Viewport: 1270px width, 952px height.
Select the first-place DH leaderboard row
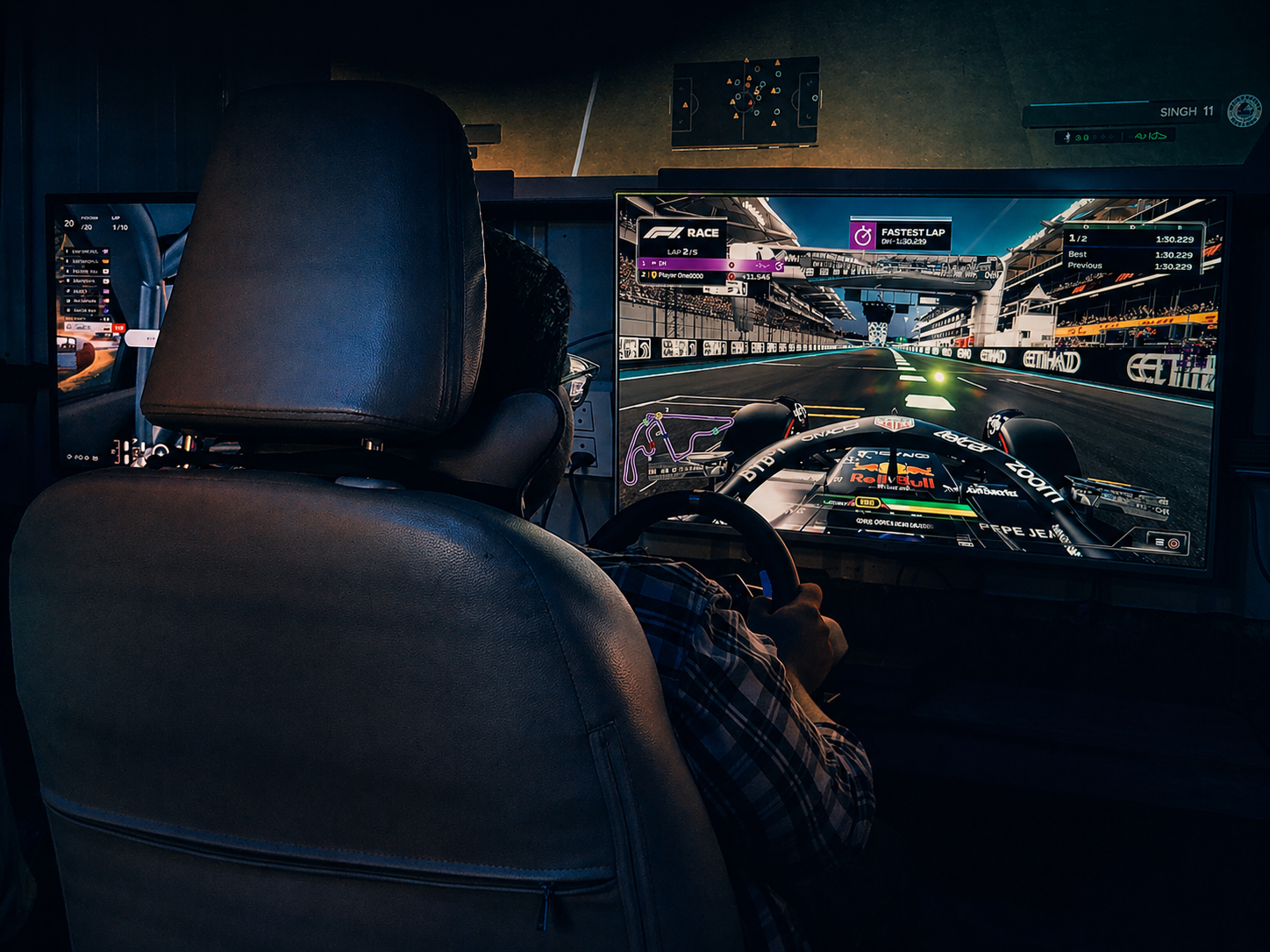tap(695, 263)
